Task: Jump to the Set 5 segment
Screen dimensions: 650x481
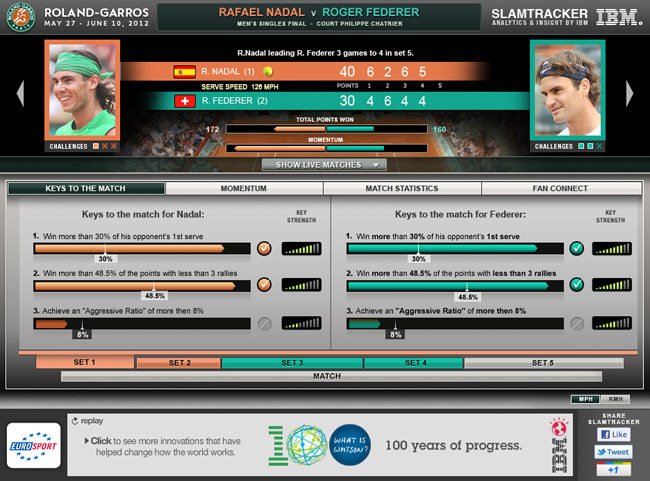Action: tap(541, 362)
